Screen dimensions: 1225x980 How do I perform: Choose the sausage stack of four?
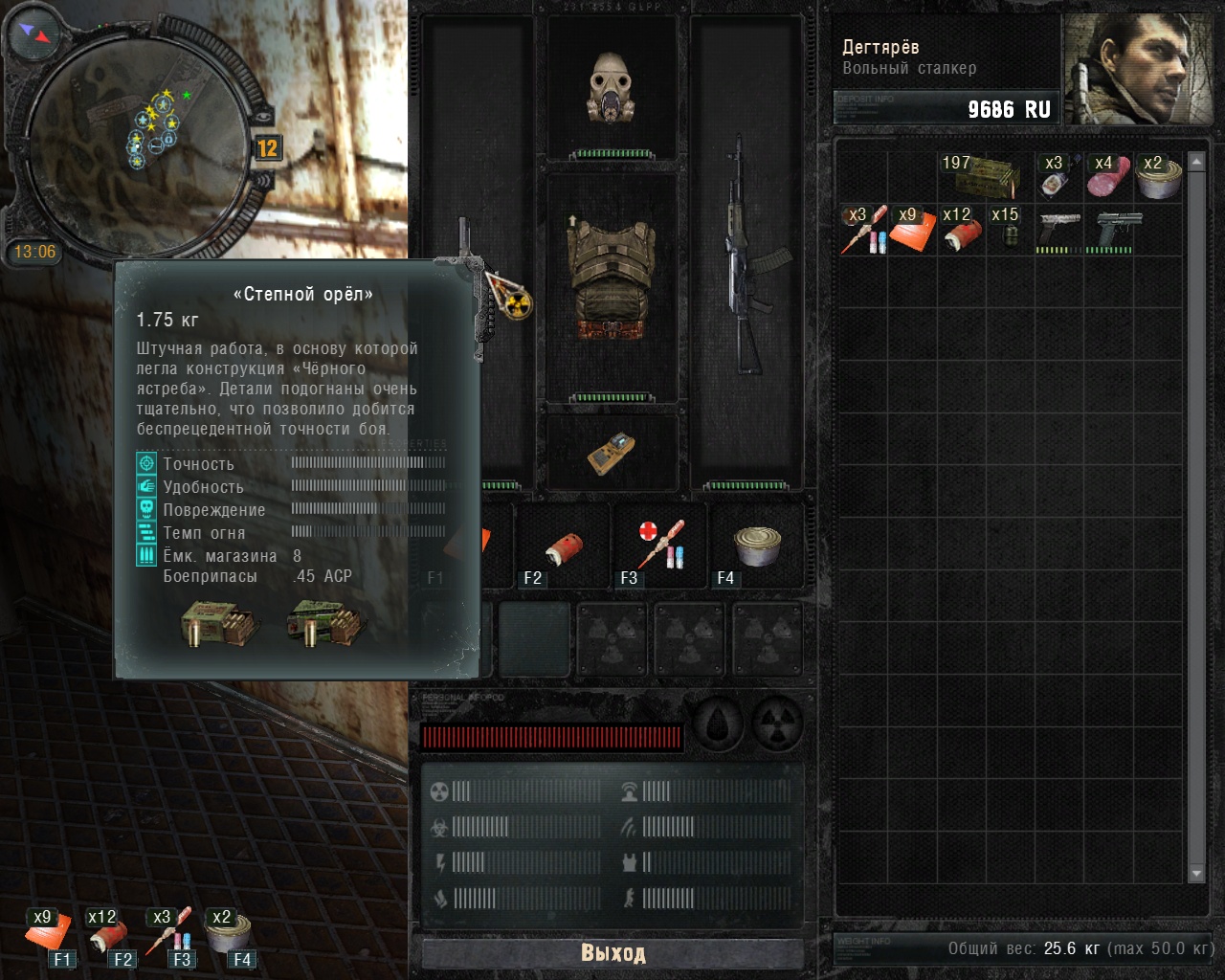tap(1108, 176)
